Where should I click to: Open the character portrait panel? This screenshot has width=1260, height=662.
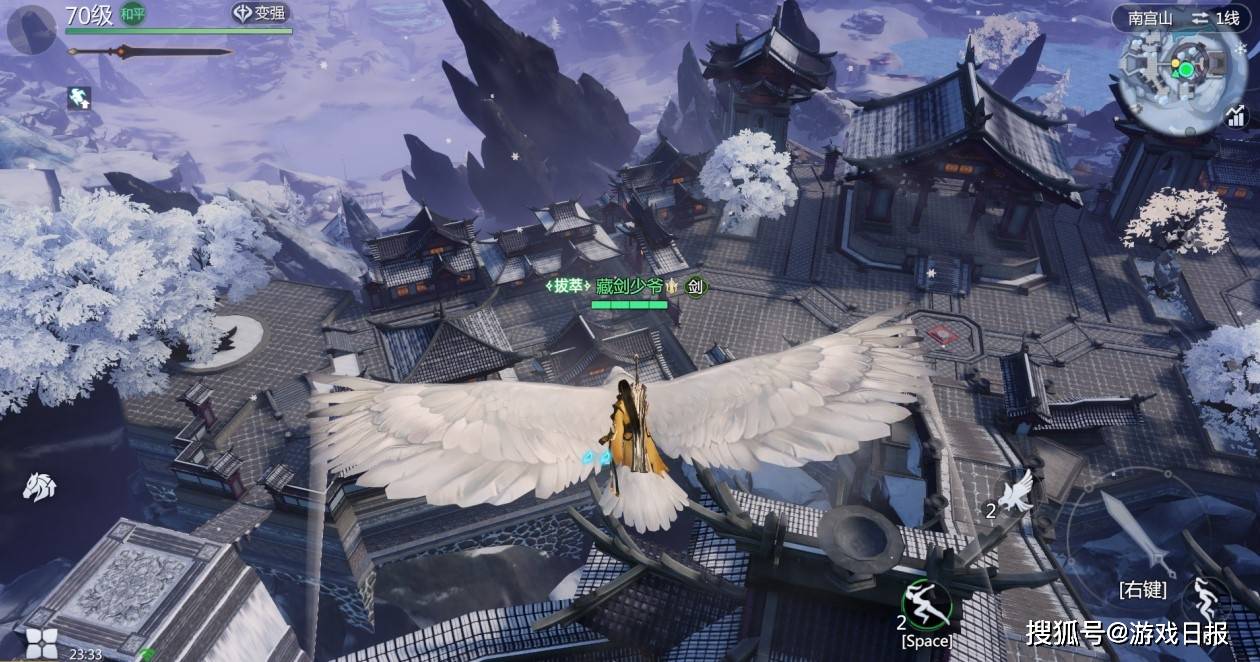(x=31, y=28)
